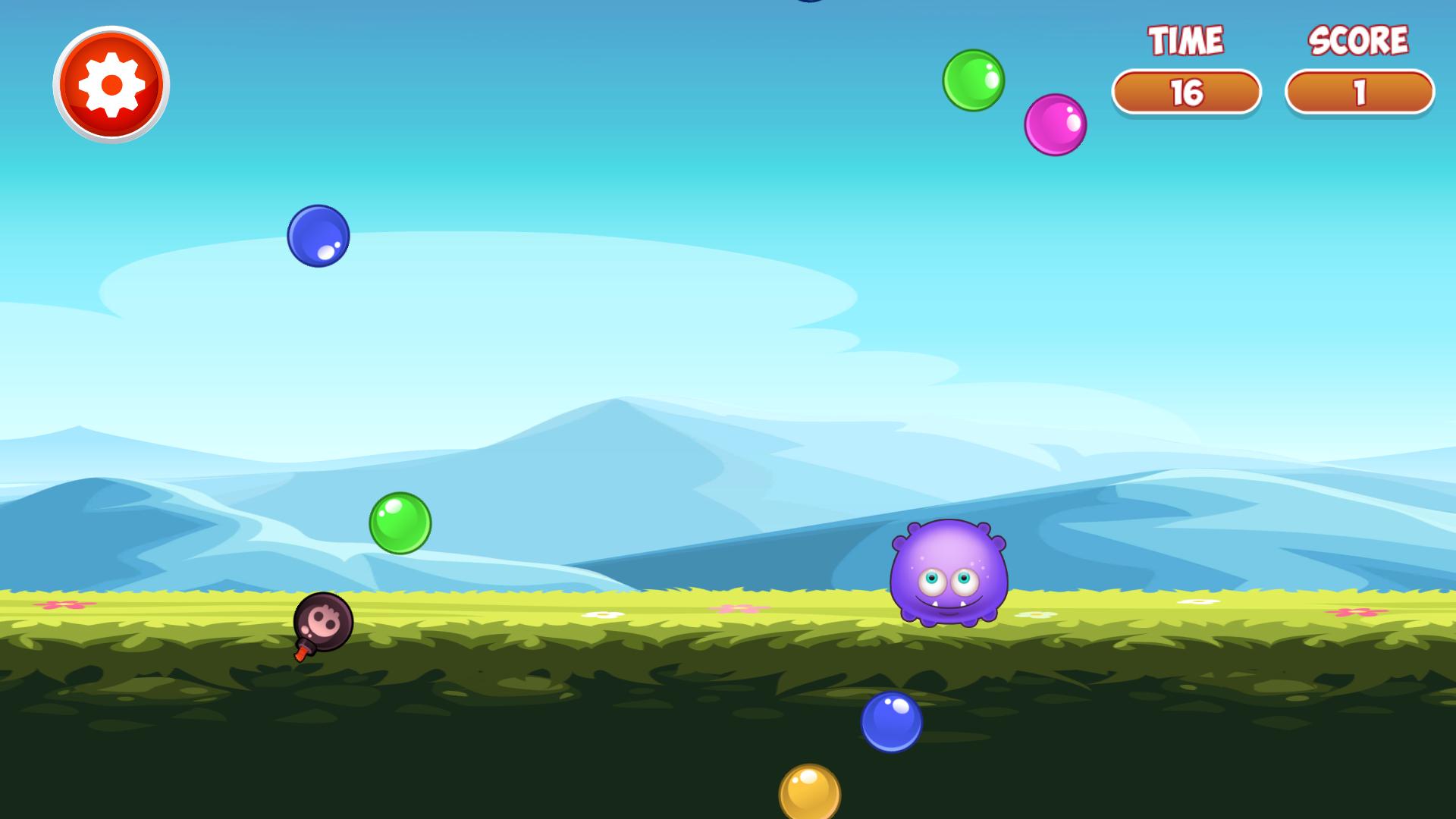
Task: Tap the bomb's lit fuse
Action: (x=301, y=653)
